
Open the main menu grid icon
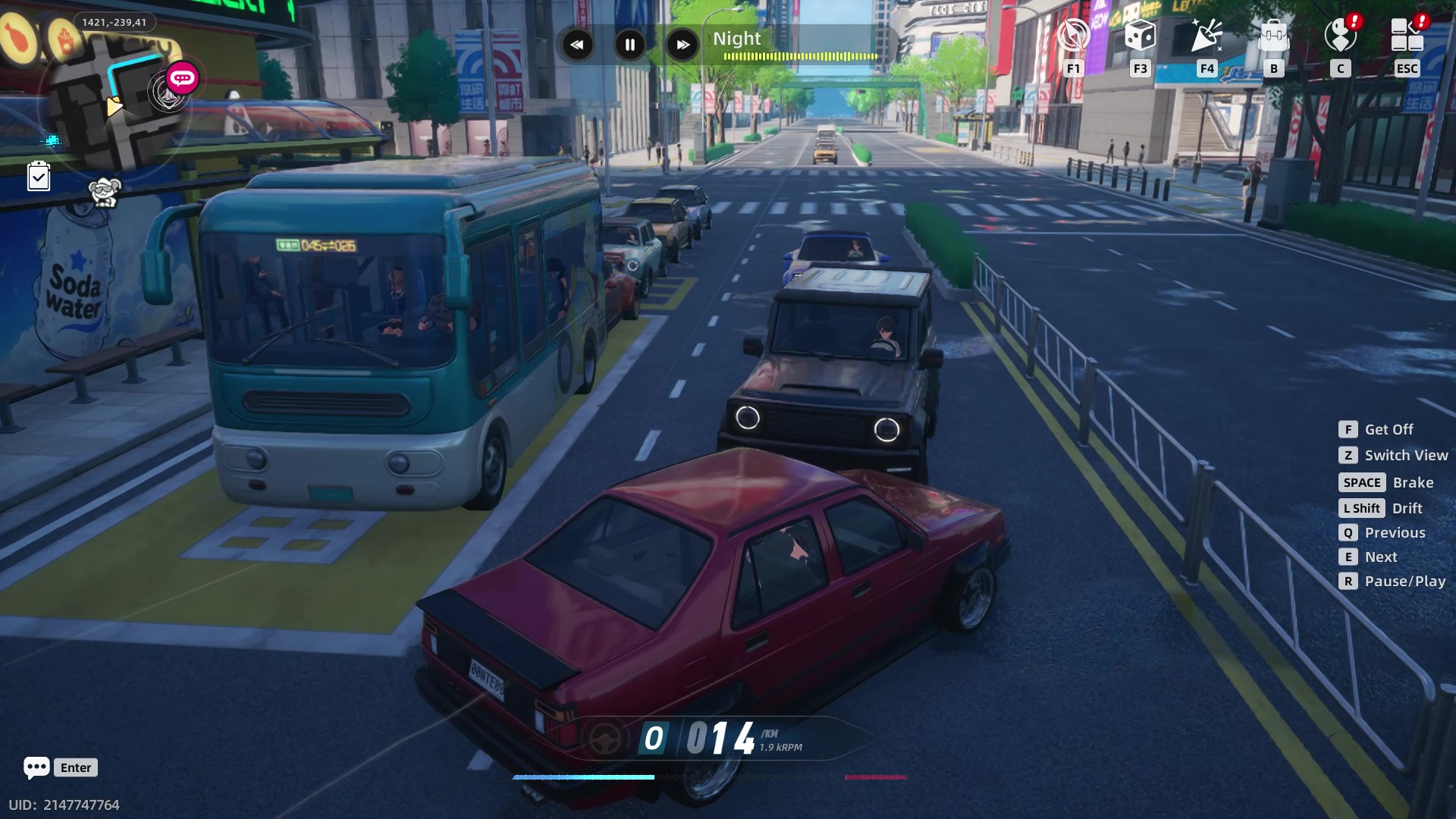pos(1407,35)
